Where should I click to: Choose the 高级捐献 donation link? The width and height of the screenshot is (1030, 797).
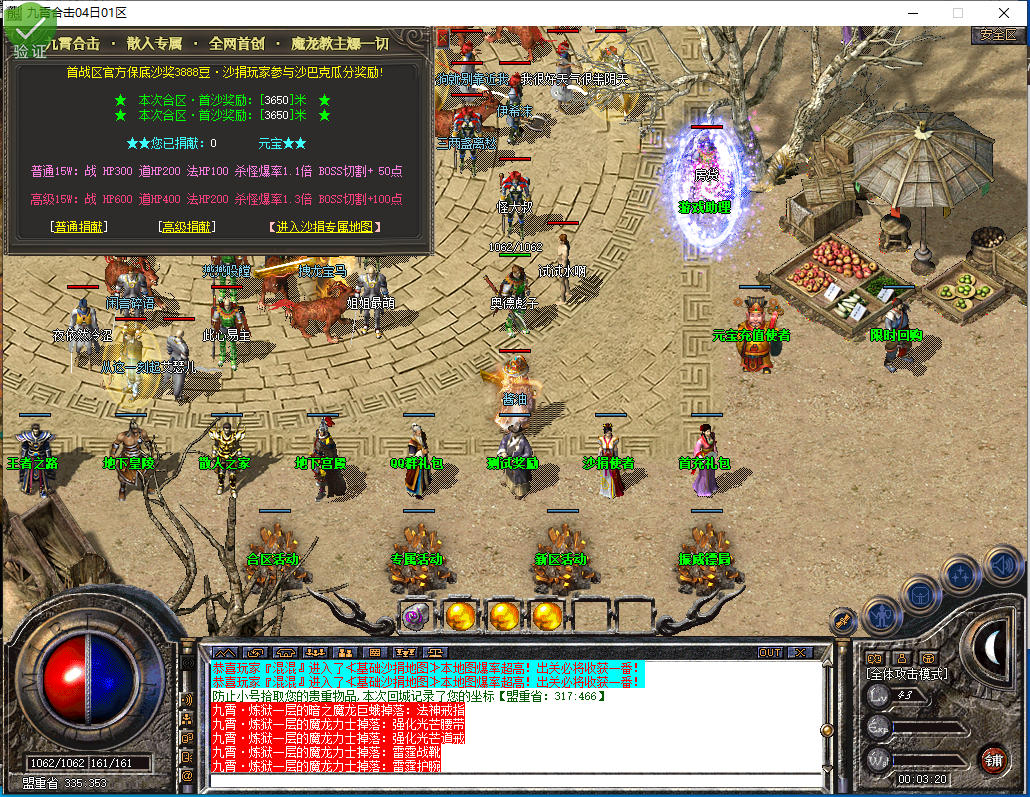tap(187, 227)
